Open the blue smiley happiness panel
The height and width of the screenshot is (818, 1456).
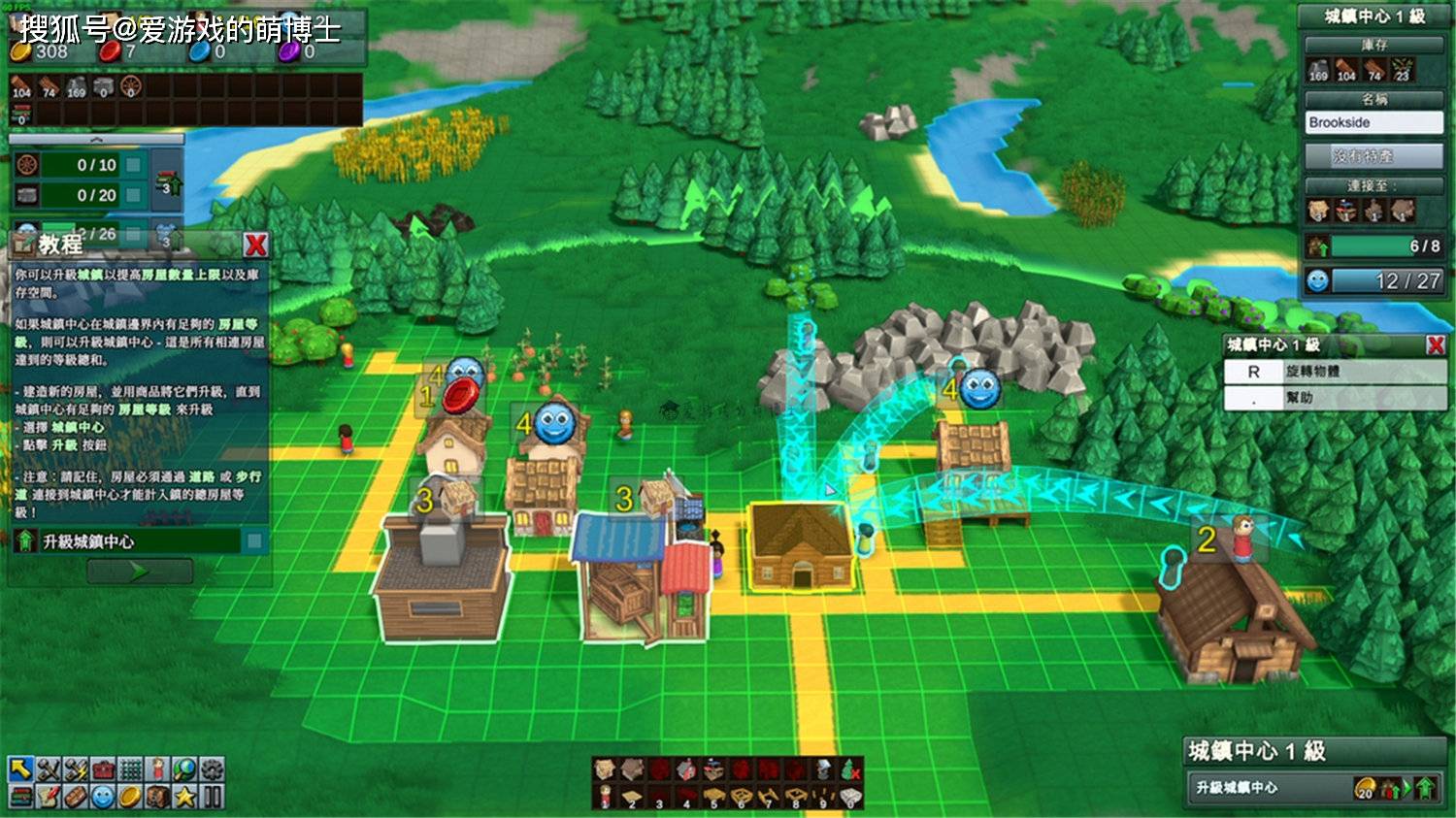tap(103, 797)
